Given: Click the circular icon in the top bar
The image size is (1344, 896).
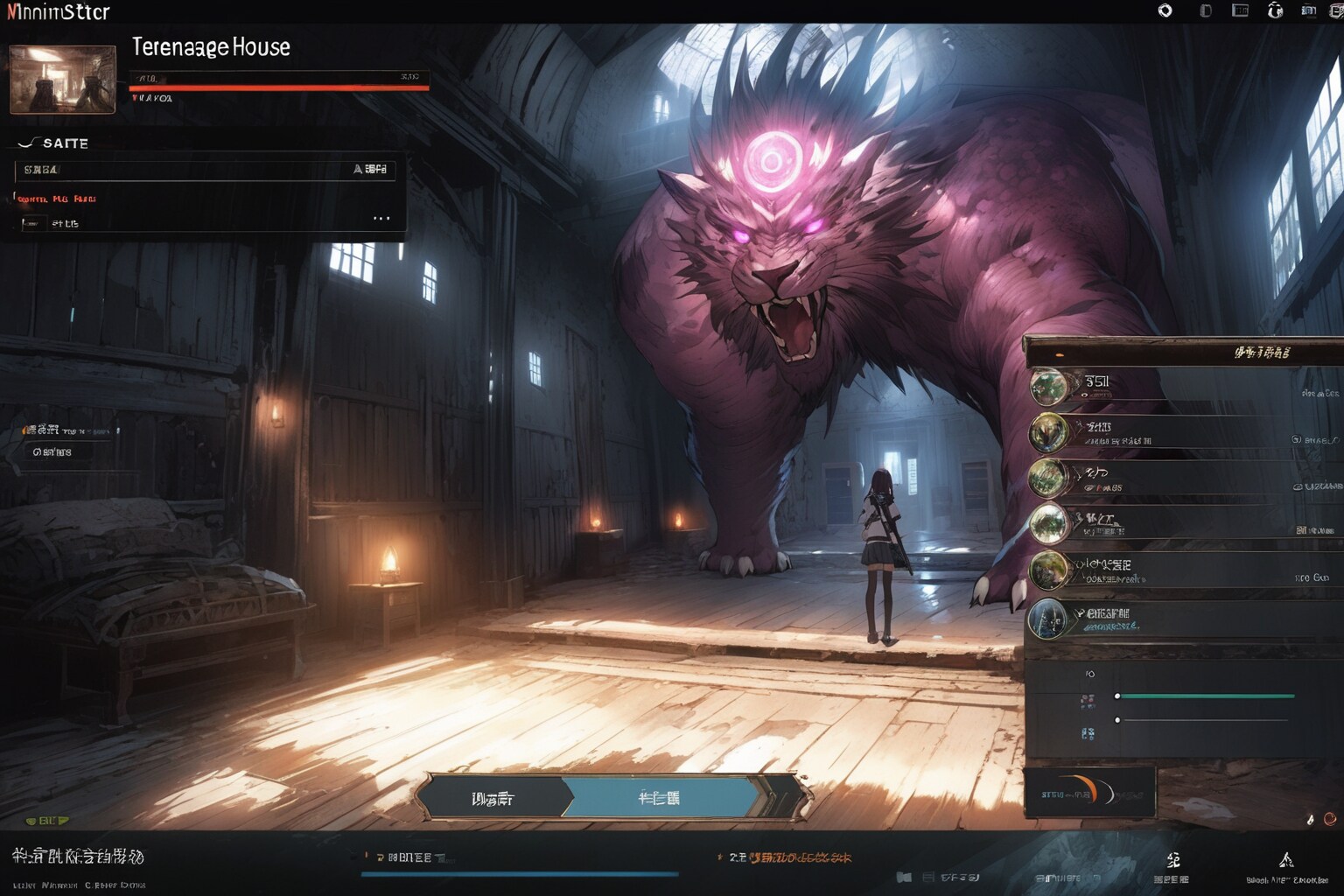Looking at the screenshot, I should 1165,10.
